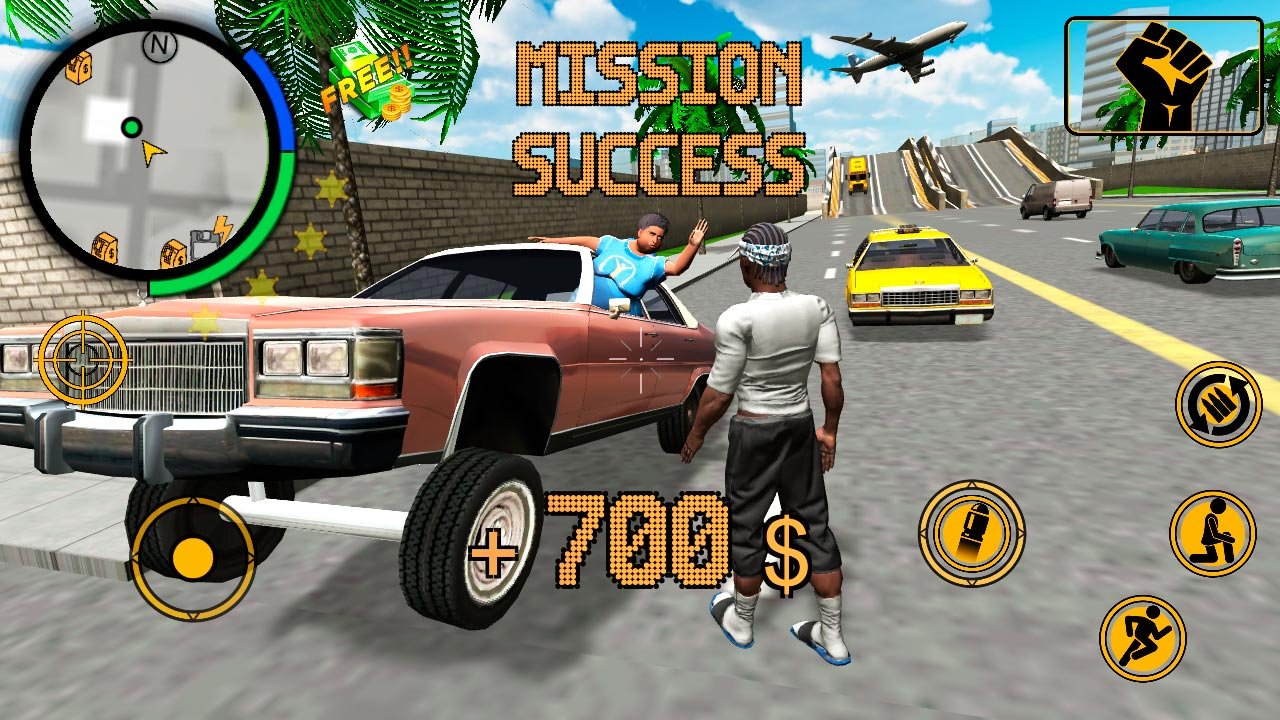Tap the crosshair aim button

[x=83, y=360]
